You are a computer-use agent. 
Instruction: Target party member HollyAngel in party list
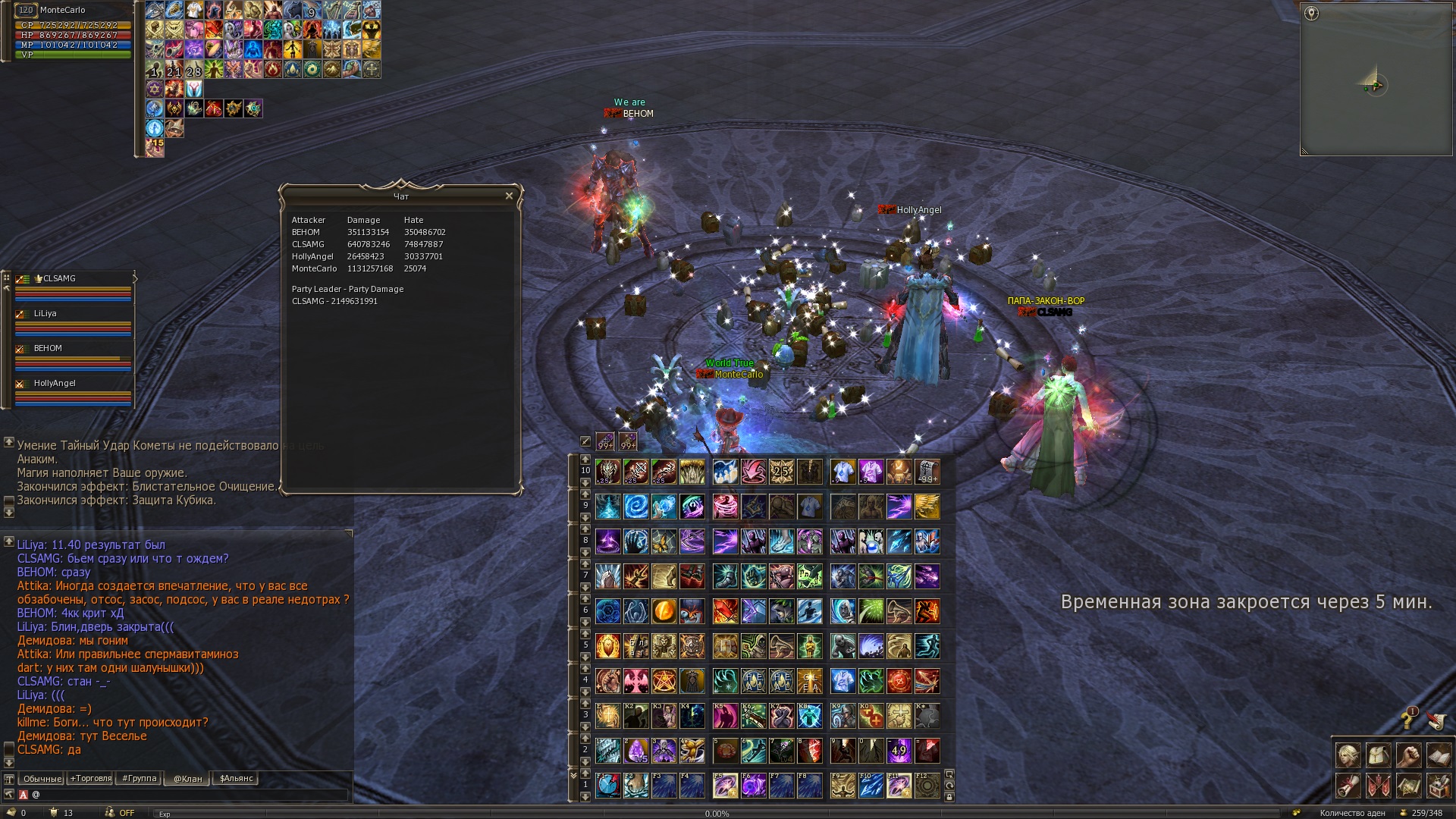point(55,384)
